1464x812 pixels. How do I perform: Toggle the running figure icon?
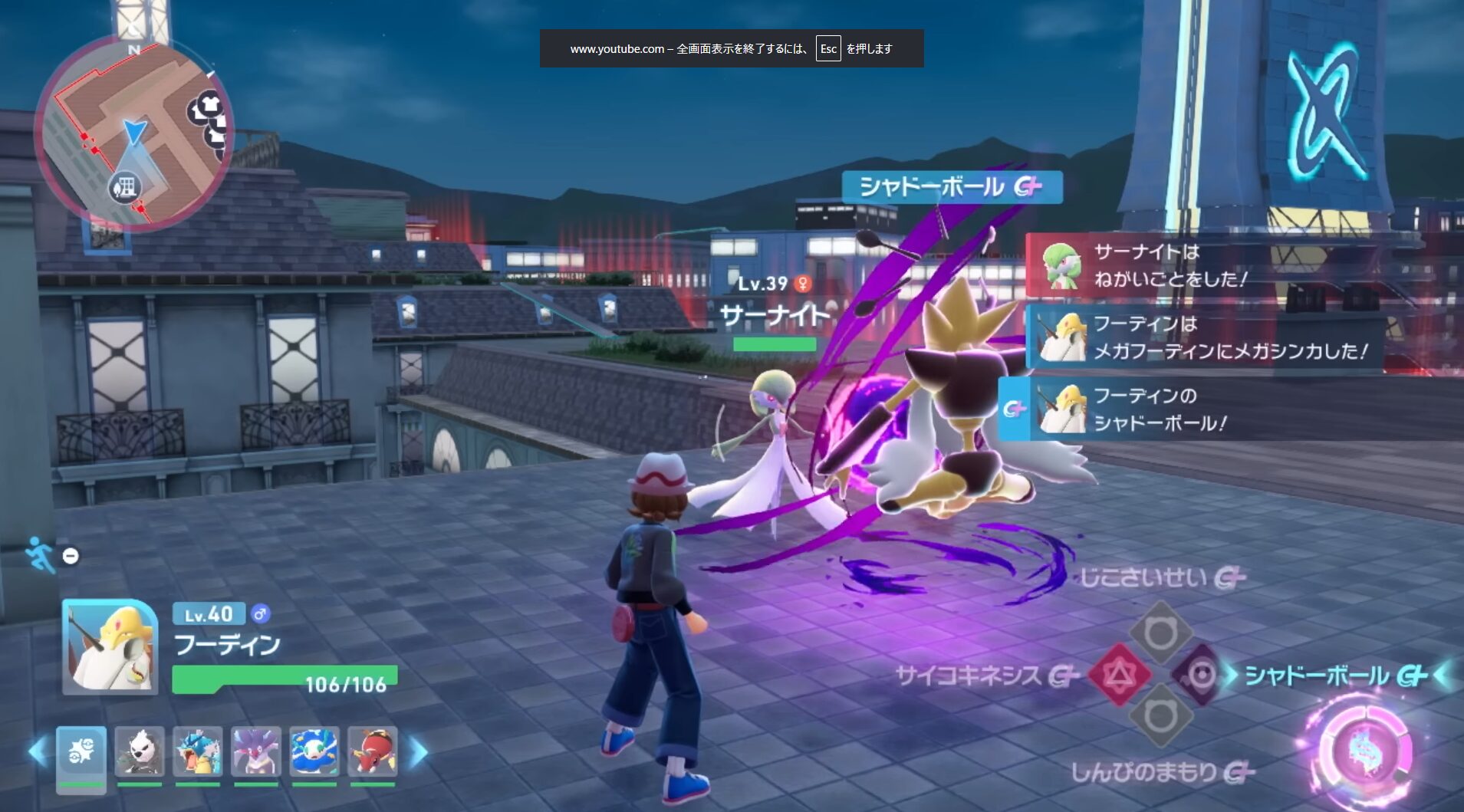(x=40, y=554)
